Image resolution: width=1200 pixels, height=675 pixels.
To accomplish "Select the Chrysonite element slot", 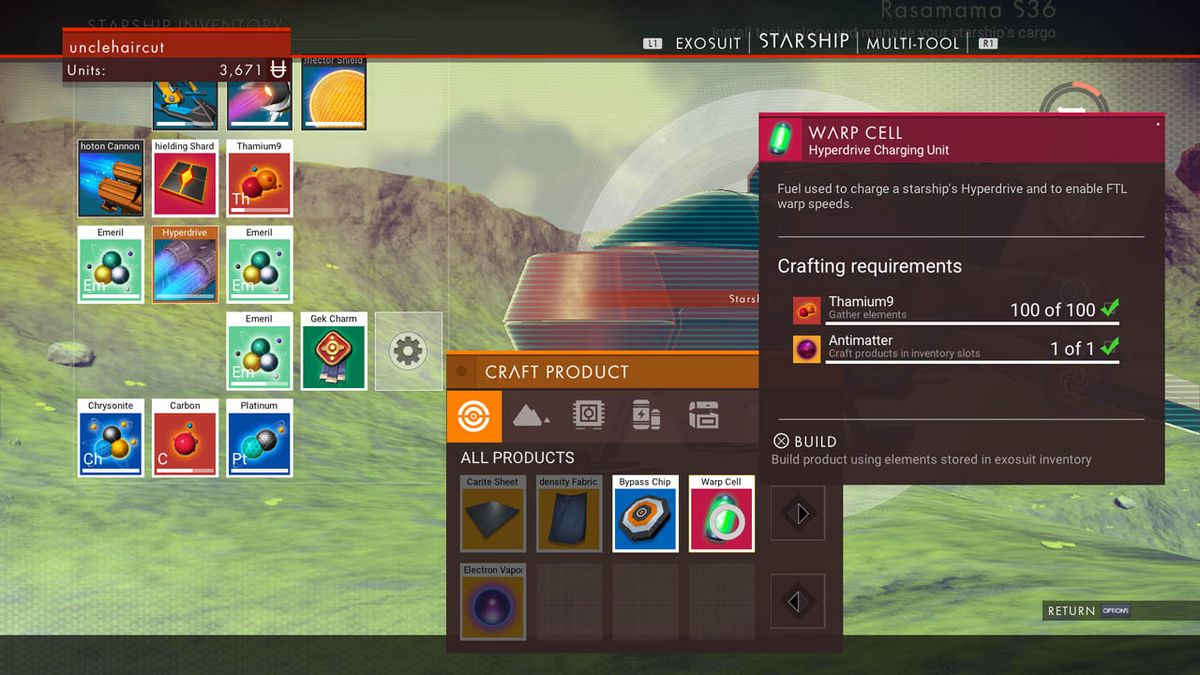I will (x=111, y=438).
